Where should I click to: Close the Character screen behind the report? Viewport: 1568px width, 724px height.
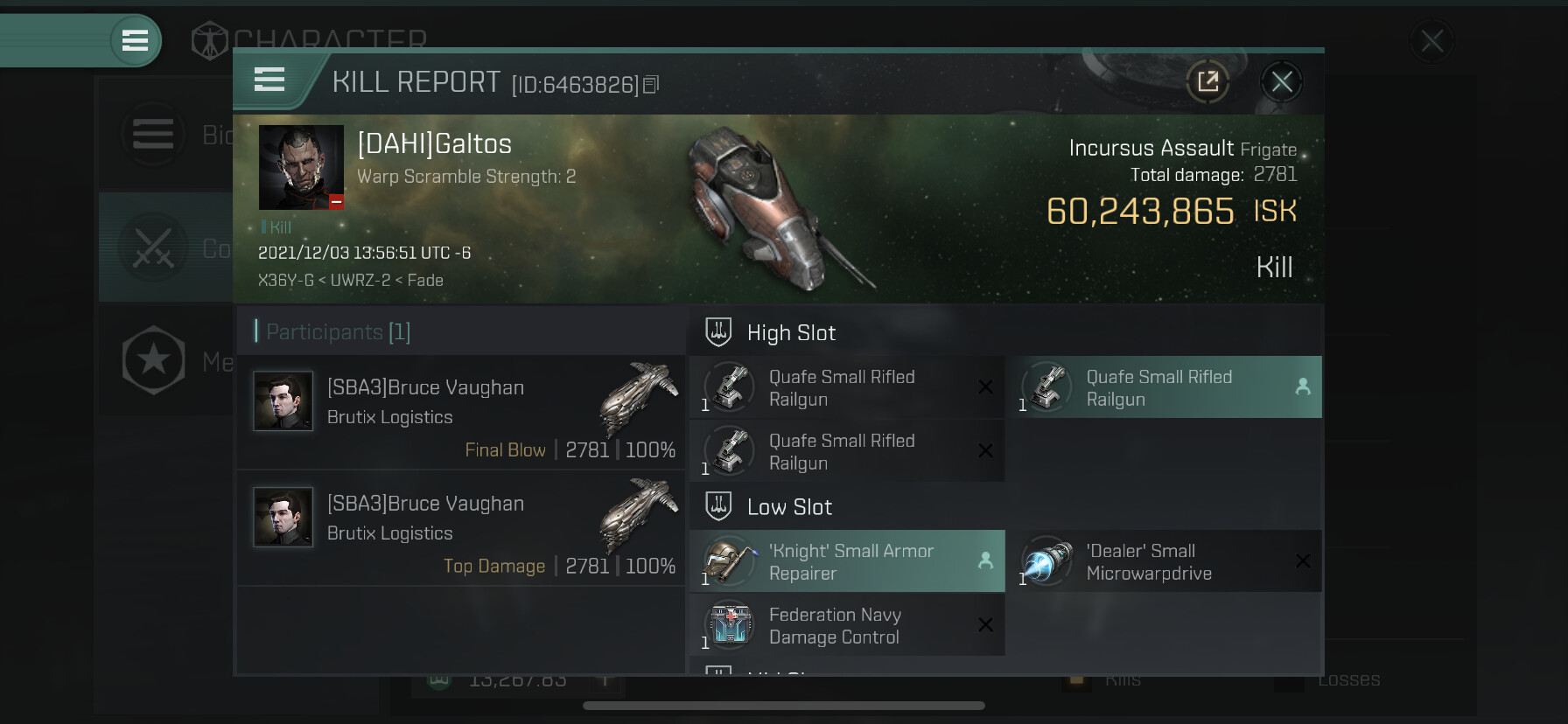coord(1431,40)
